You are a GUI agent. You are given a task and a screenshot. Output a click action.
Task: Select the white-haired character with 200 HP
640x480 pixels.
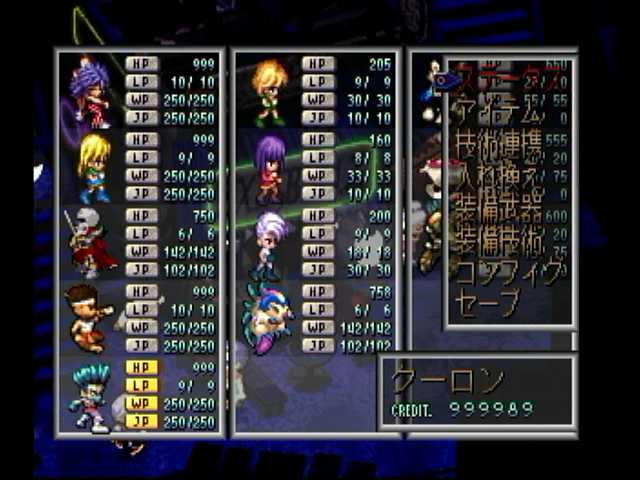(x=269, y=243)
